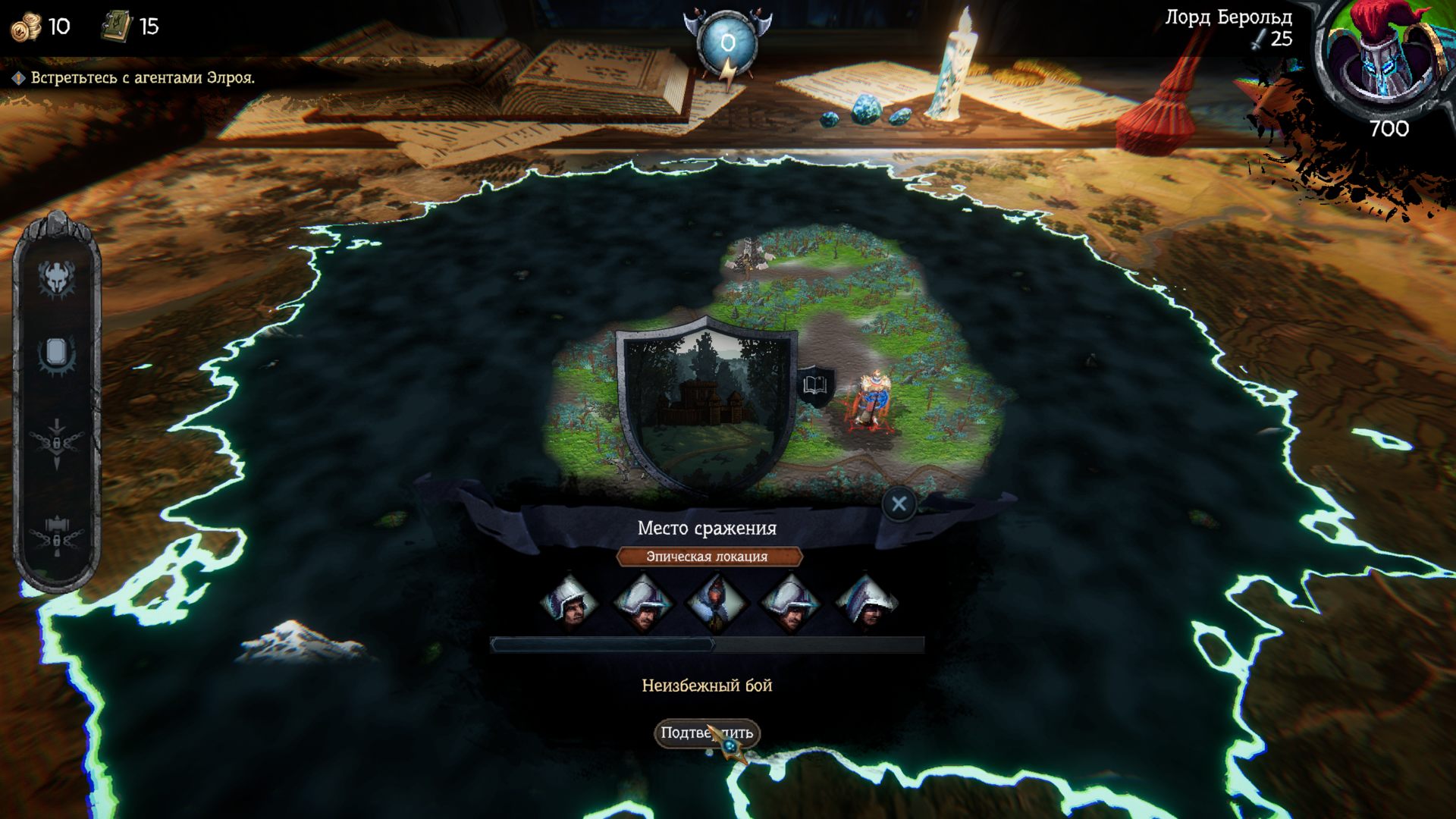Viewport: 1456px width, 819px height.
Task: Open the book icon beside the location shield
Action: pyautogui.click(x=815, y=385)
